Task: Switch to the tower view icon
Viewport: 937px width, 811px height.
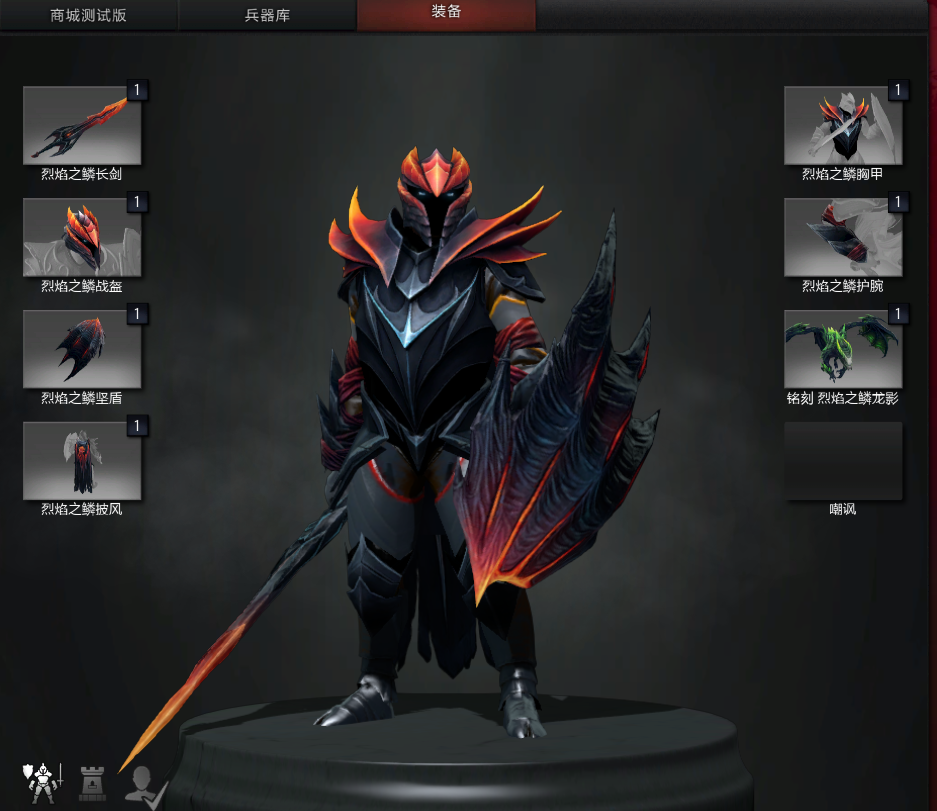Action: (93, 784)
